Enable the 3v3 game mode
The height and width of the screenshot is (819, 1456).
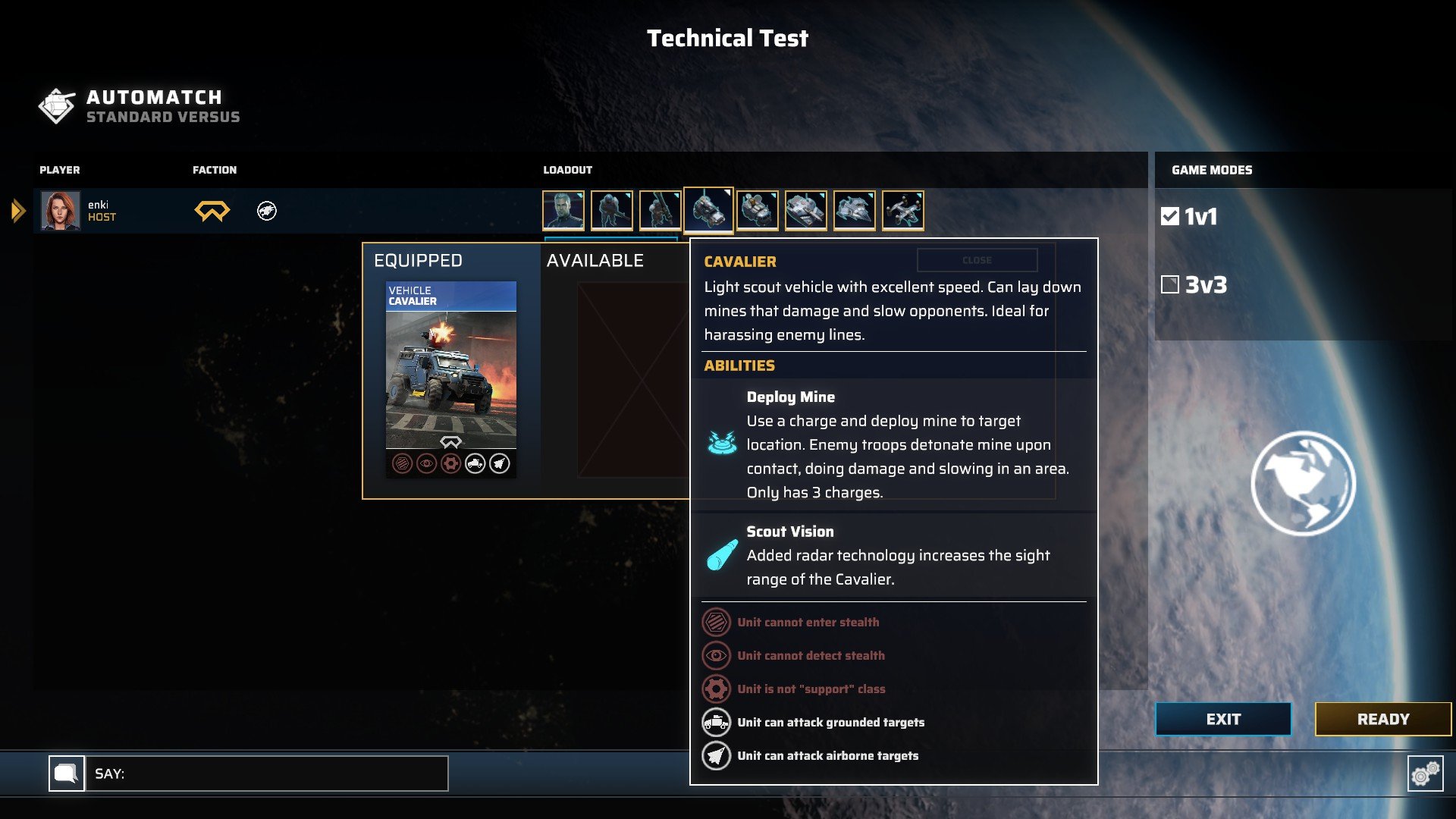tap(1170, 285)
